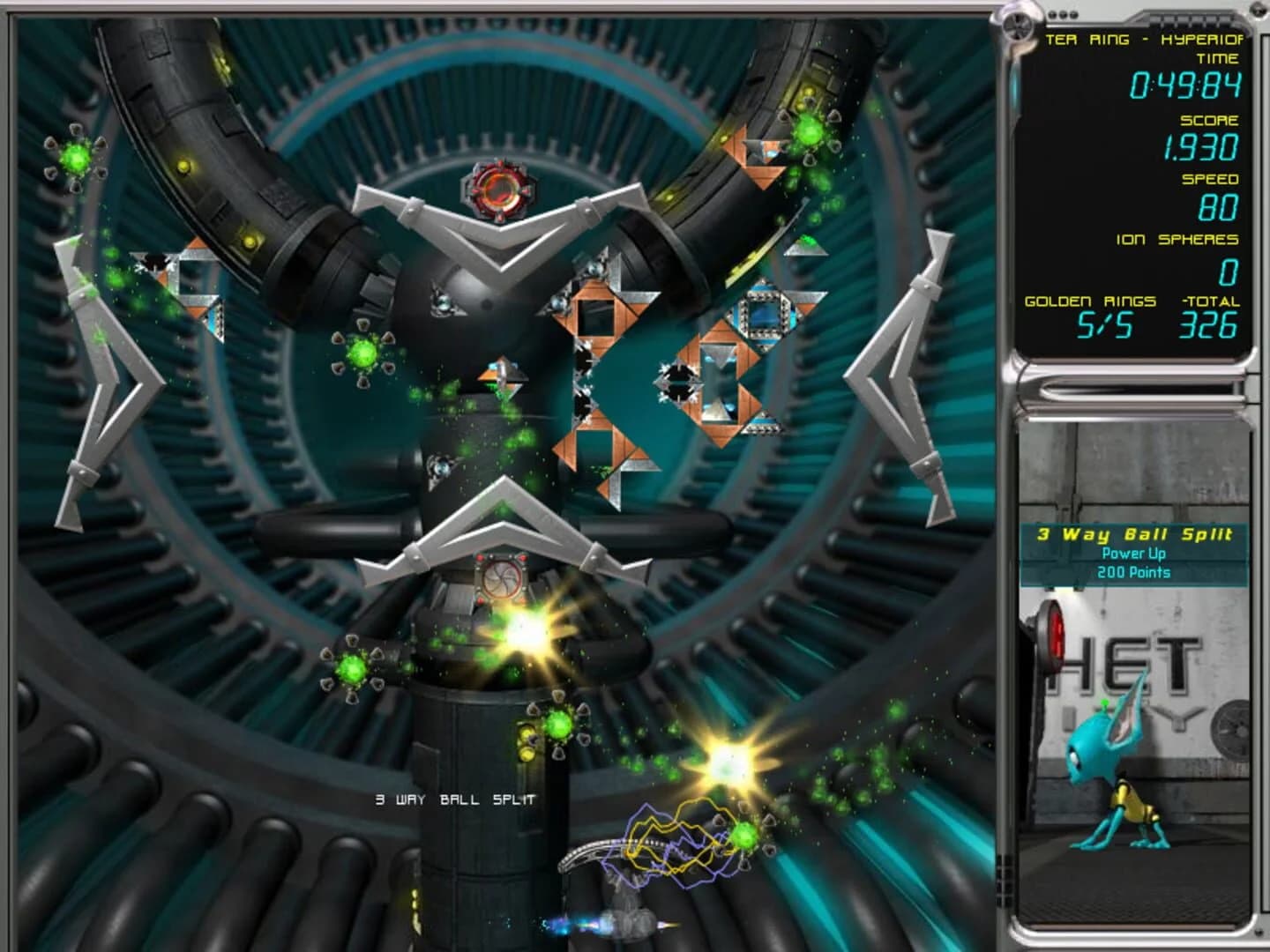This screenshot has width=1270, height=952.
Task: Select a green ion sphere on the left side
Action: point(76,160)
